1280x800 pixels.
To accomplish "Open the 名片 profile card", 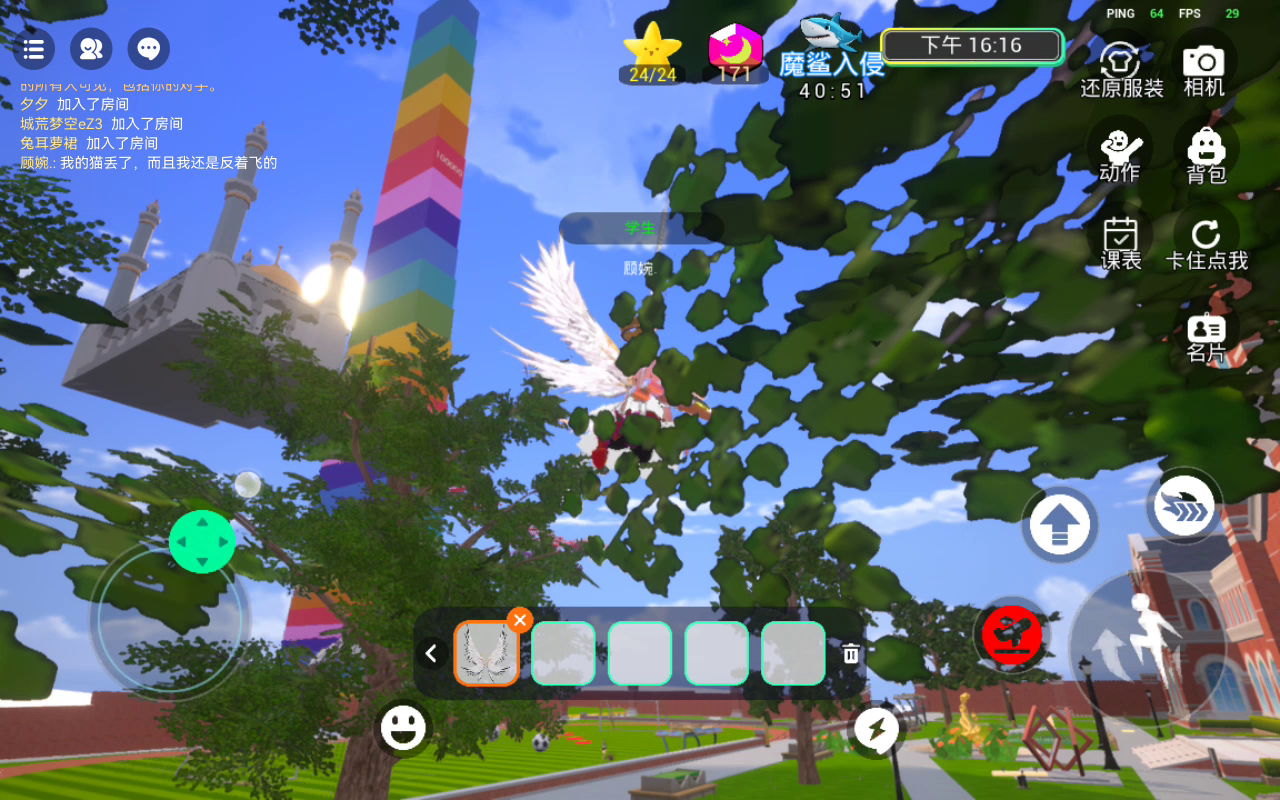I will 1206,336.
